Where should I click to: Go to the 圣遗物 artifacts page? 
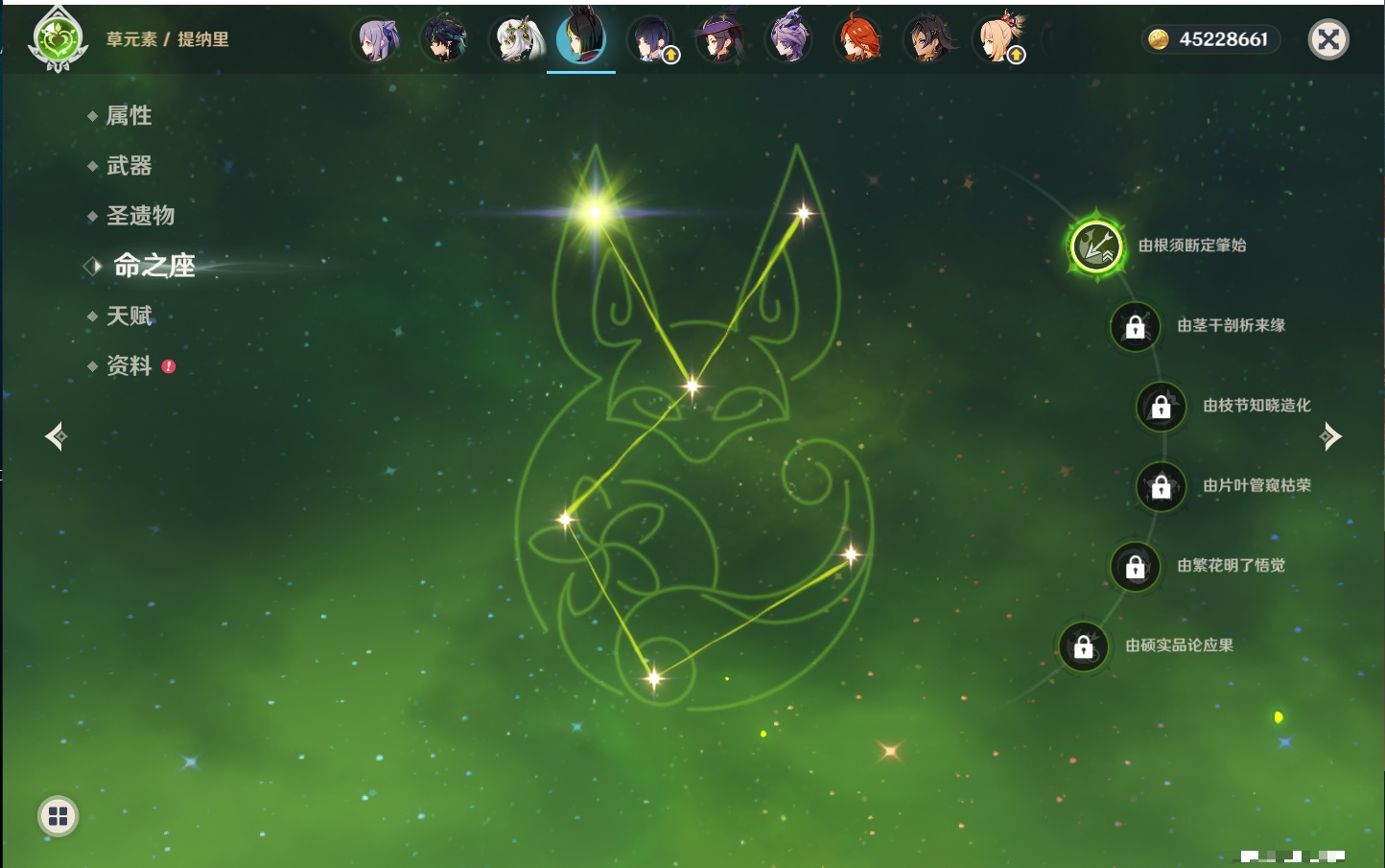click(140, 216)
